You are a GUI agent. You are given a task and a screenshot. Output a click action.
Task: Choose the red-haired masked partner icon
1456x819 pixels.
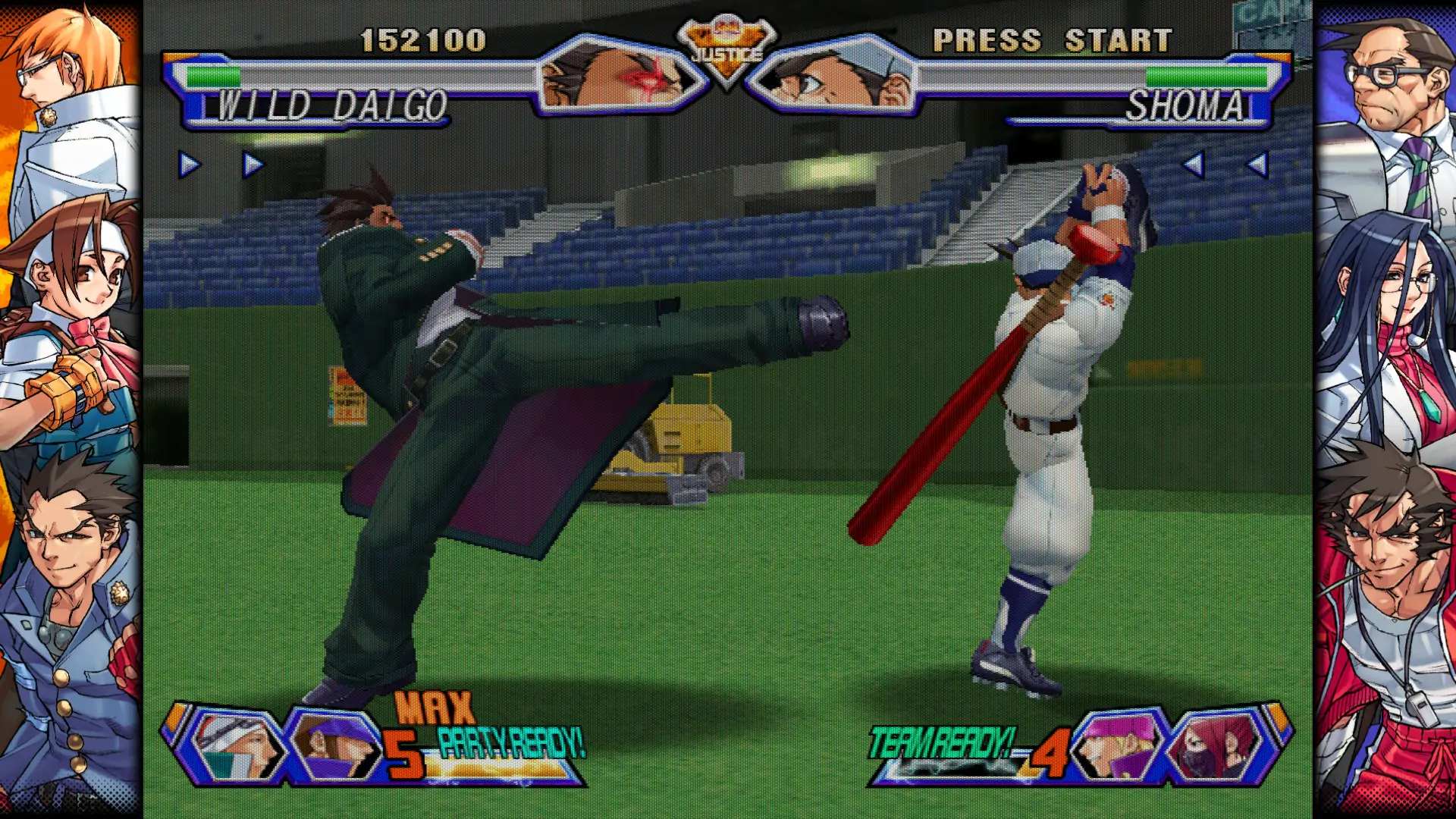point(1213,745)
